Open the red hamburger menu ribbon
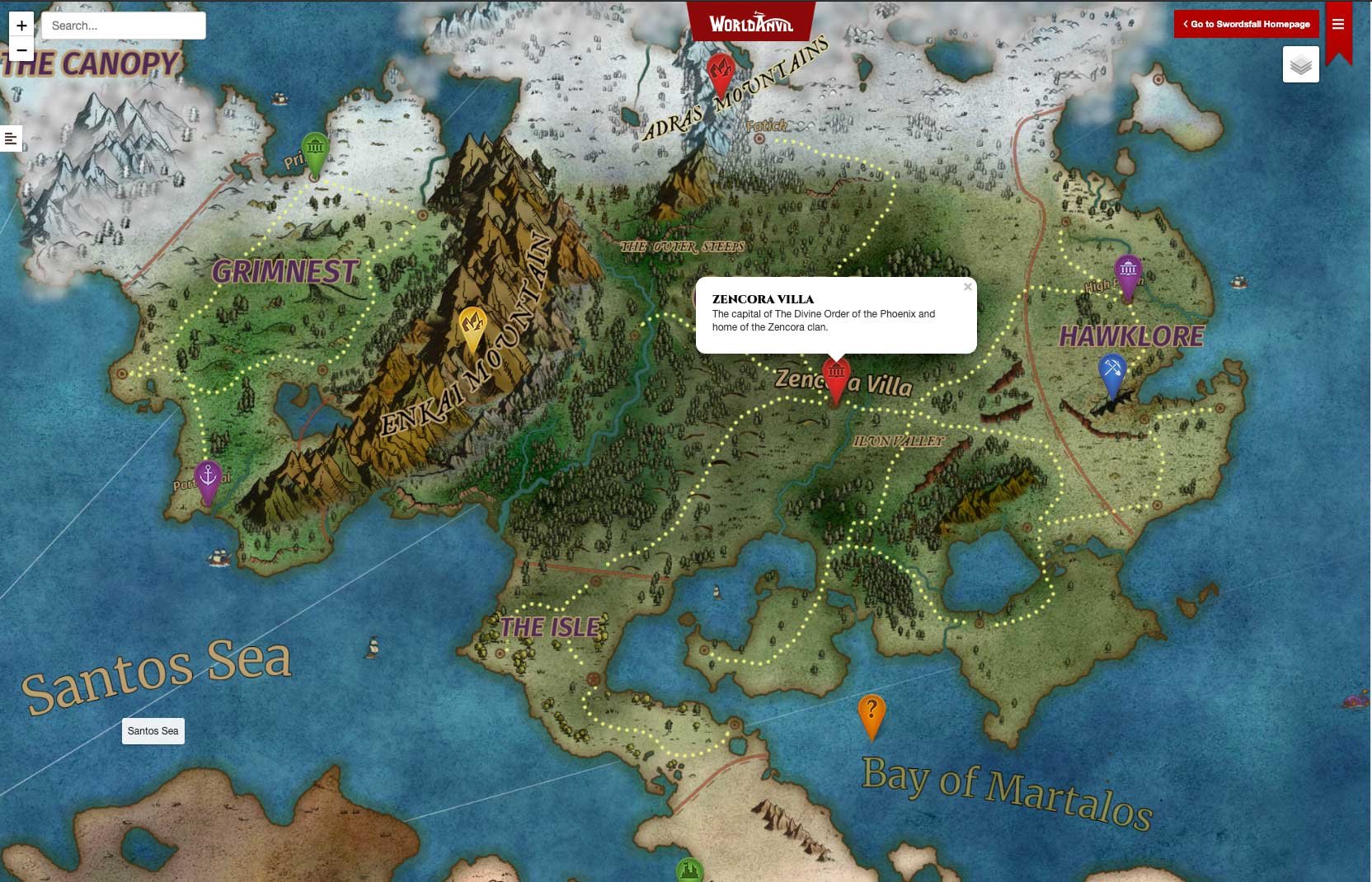The height and width of the screenshot is (882, 1372). pos(1340,25)
